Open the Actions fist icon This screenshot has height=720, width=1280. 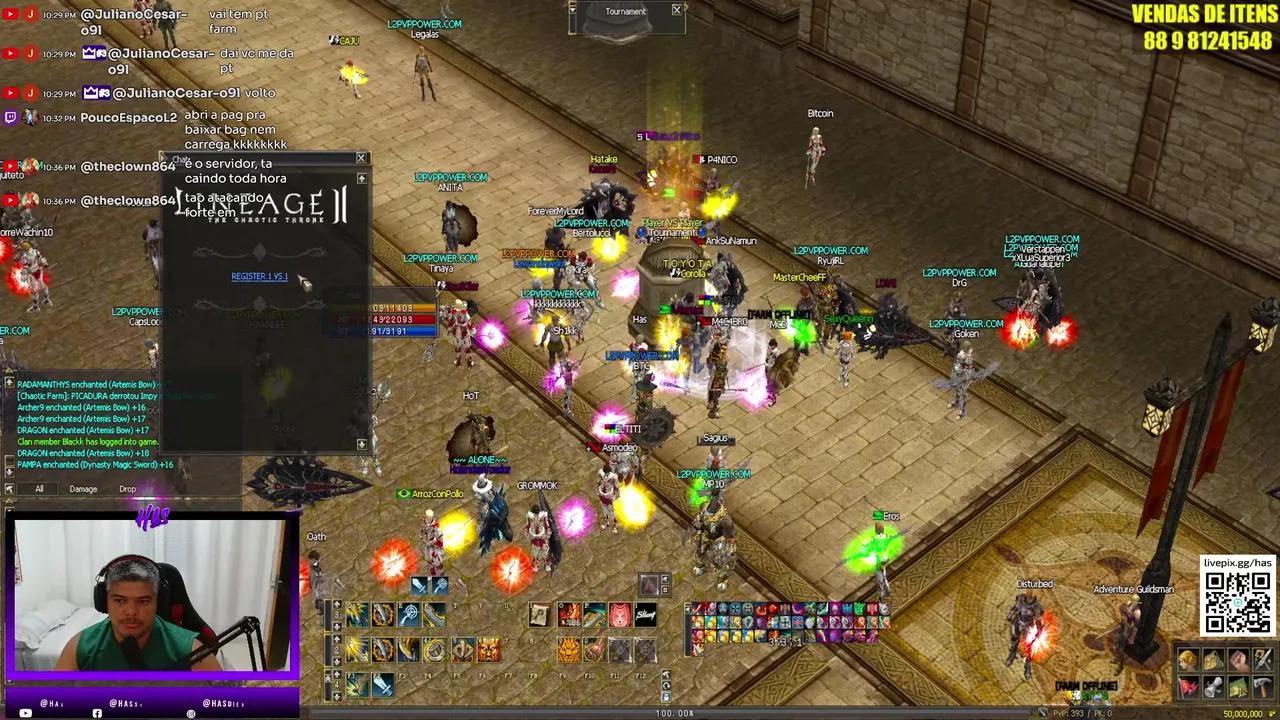[1239, 658]
